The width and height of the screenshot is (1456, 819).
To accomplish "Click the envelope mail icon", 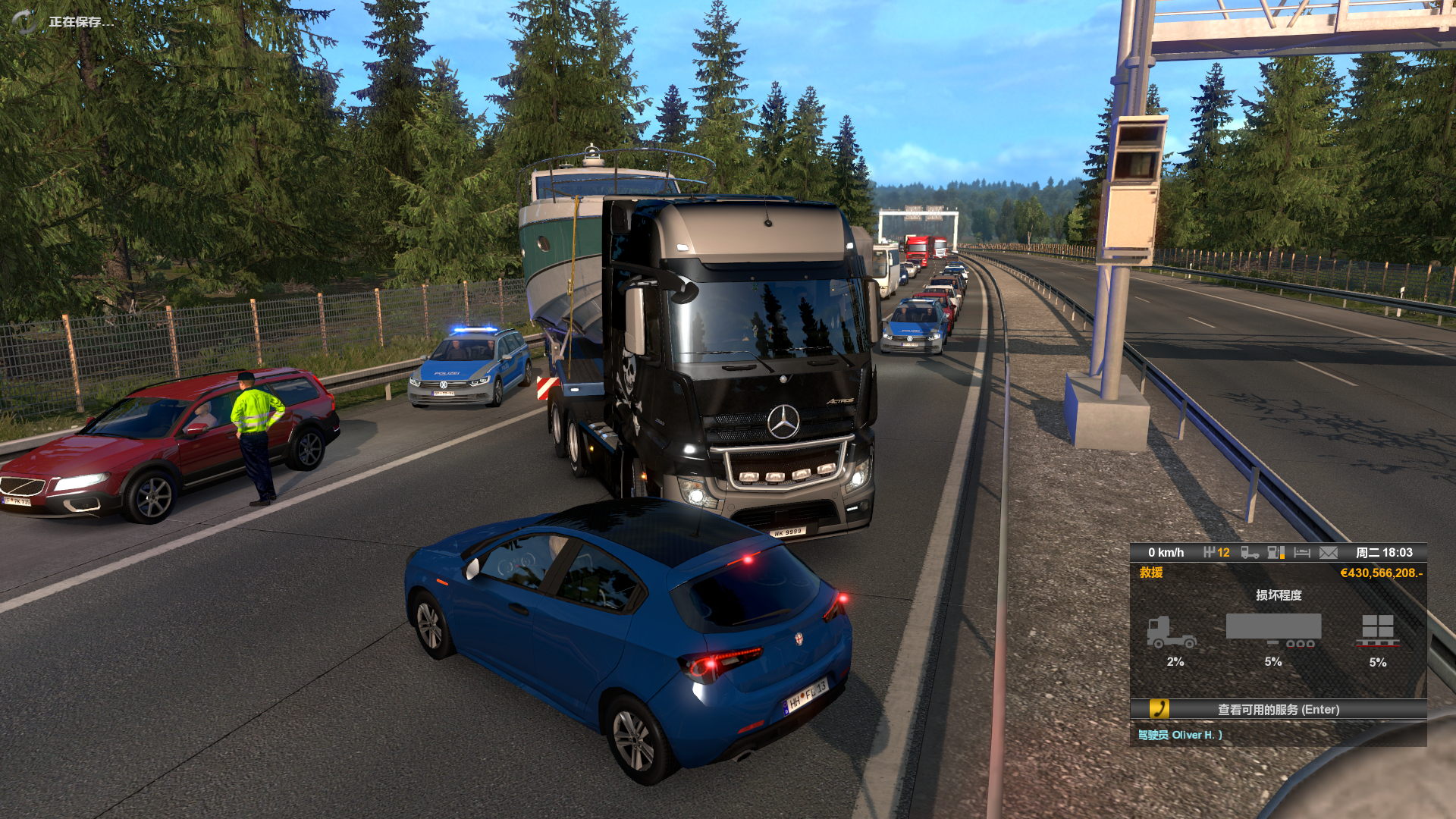I will click(x=1328, y=553).
